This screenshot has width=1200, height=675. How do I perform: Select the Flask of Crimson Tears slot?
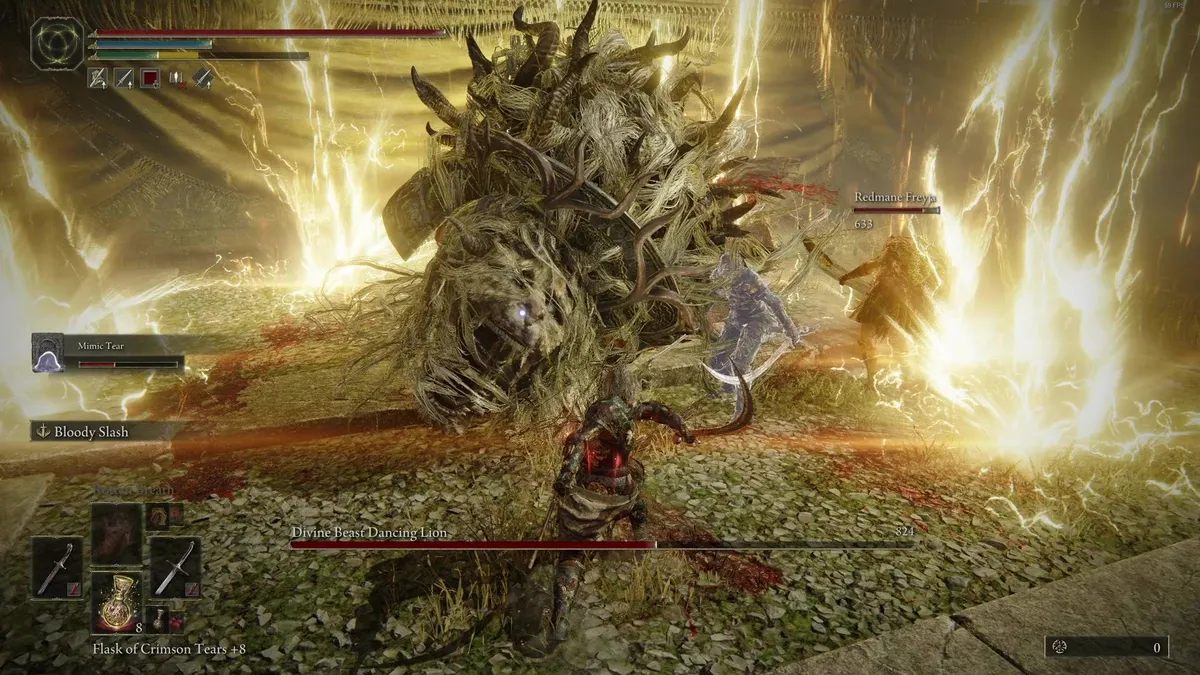pyautogui.click(x=116, y=603)
